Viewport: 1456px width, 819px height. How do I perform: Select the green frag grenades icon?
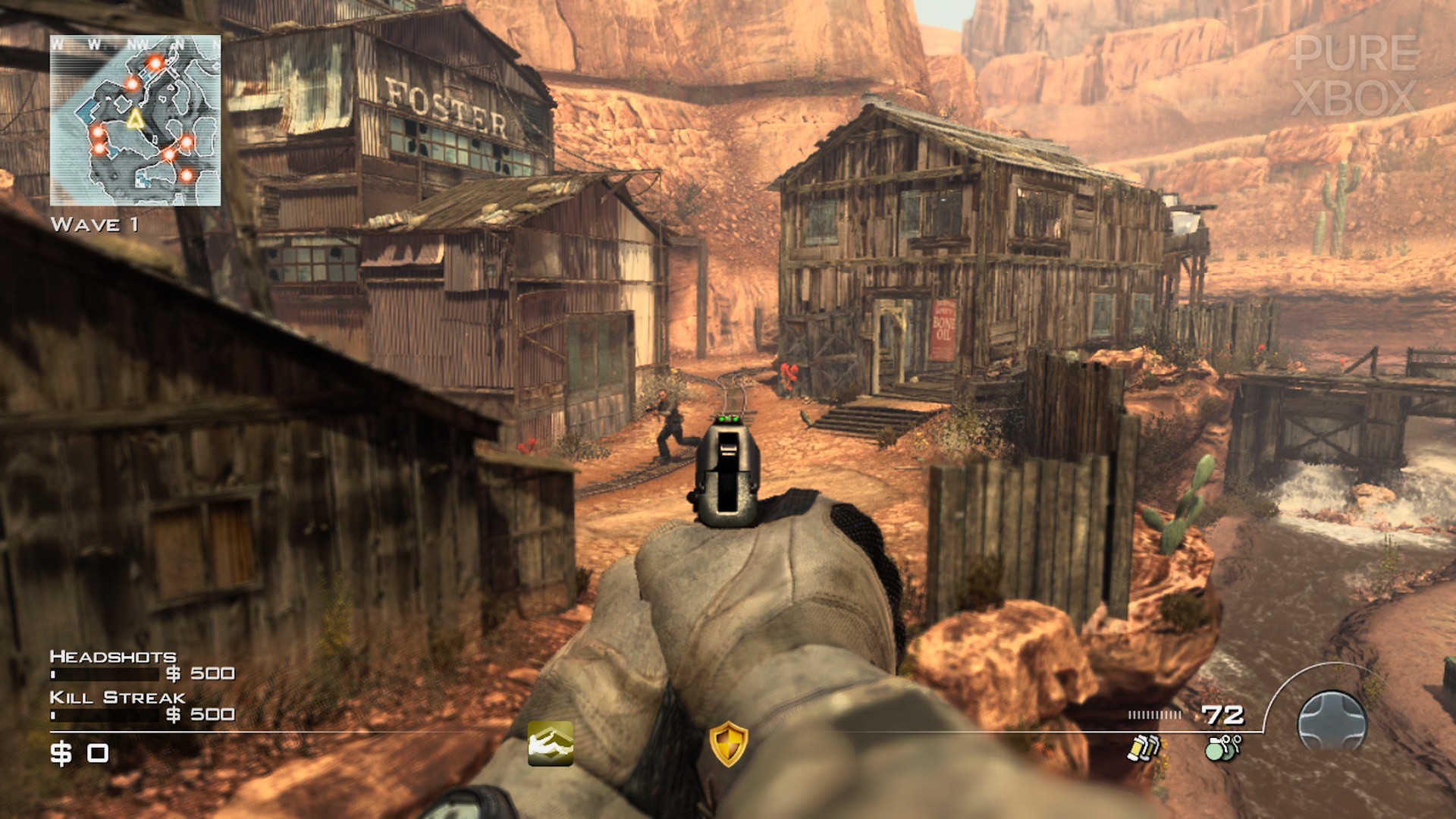point(1222,747)
